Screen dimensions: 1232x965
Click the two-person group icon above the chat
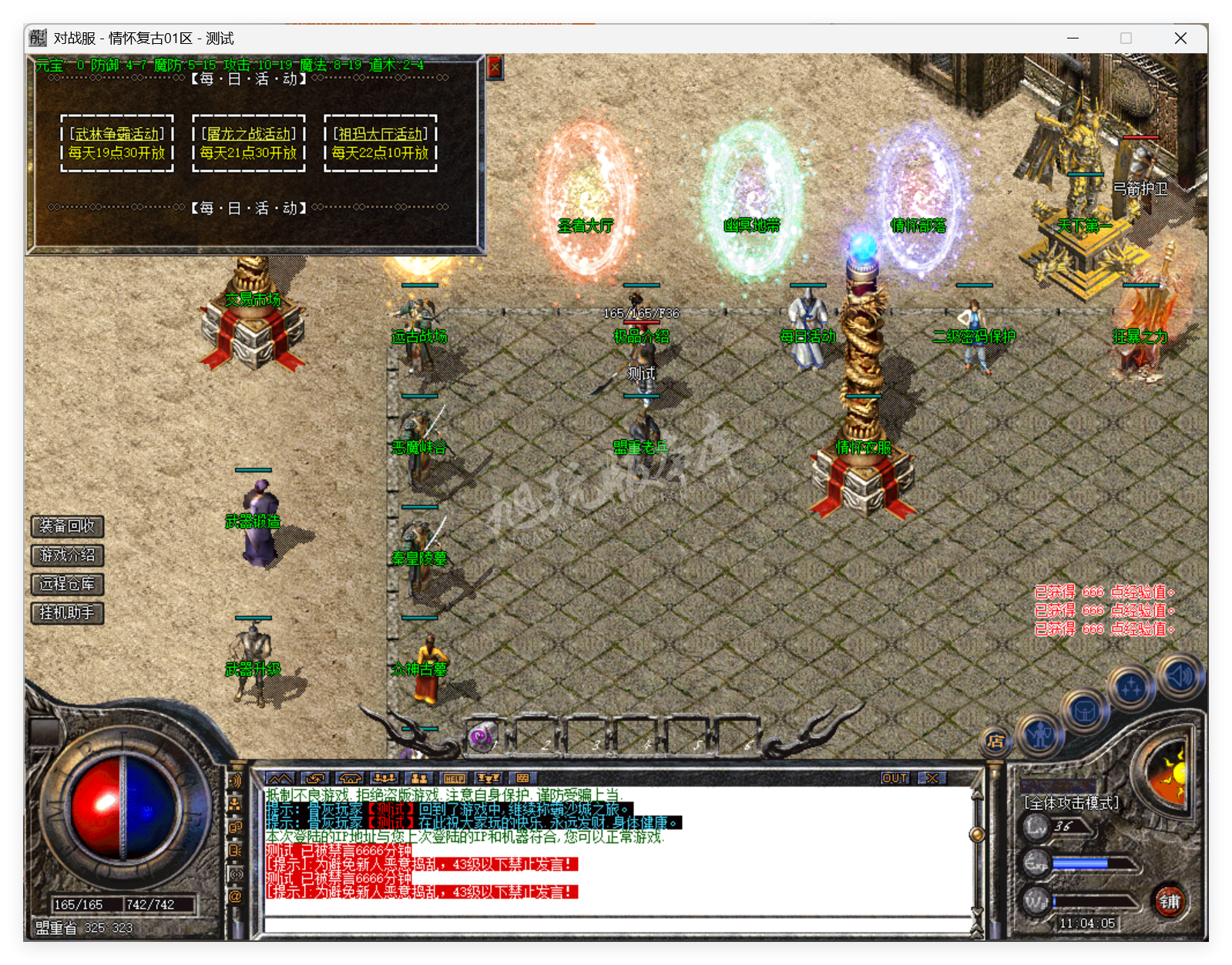tap(418, 778)
